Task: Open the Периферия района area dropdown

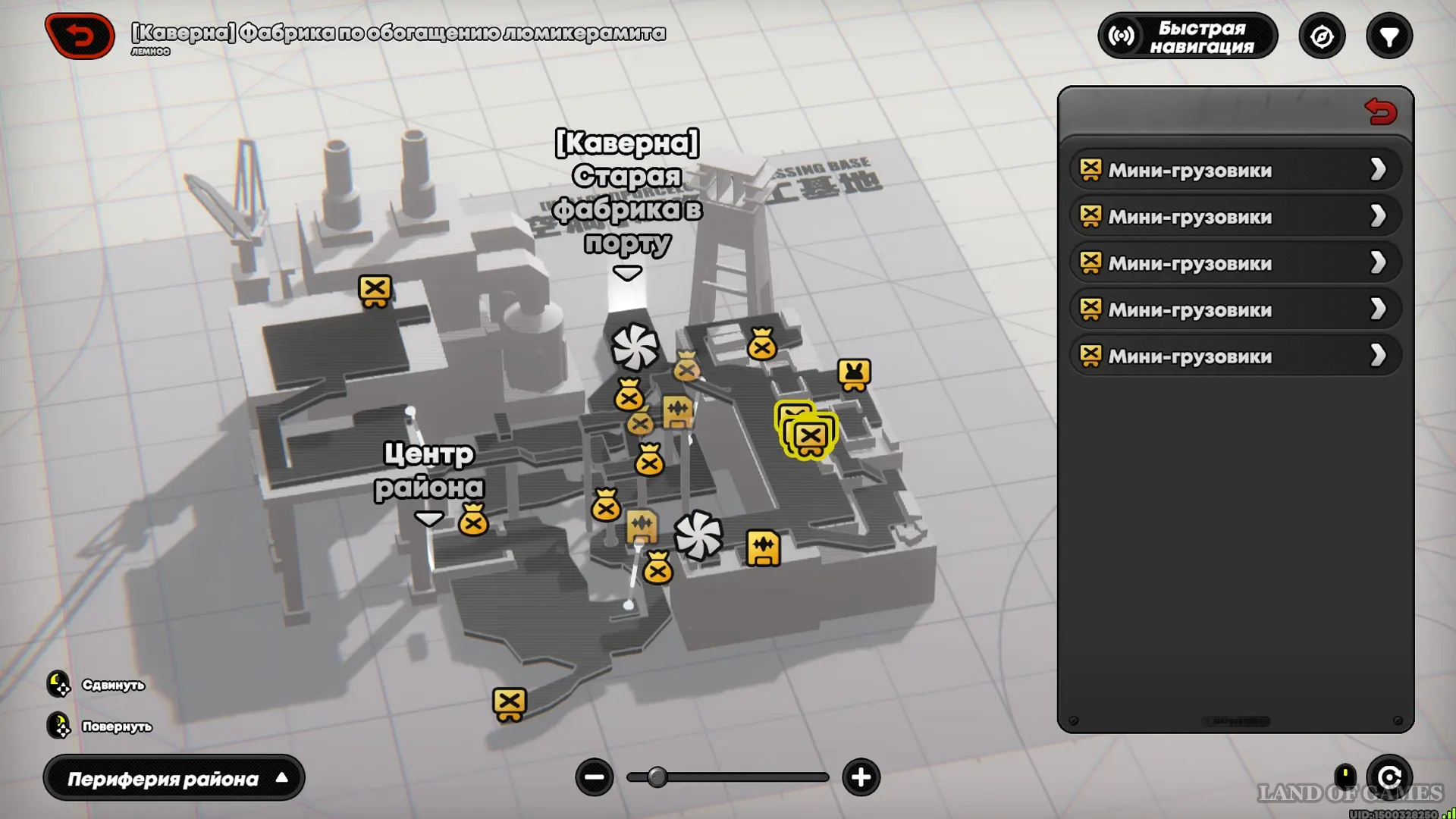Action: pos(174,778)
